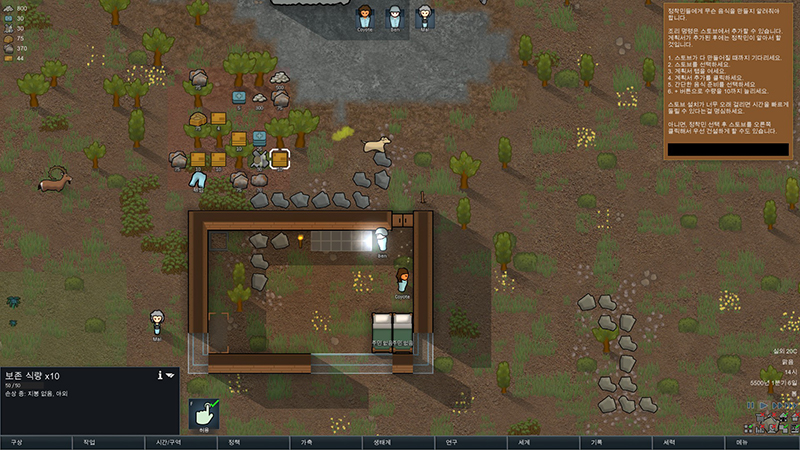Open the 작업 (Work) tab
This screenshot has width=800, height=450.
89,441
